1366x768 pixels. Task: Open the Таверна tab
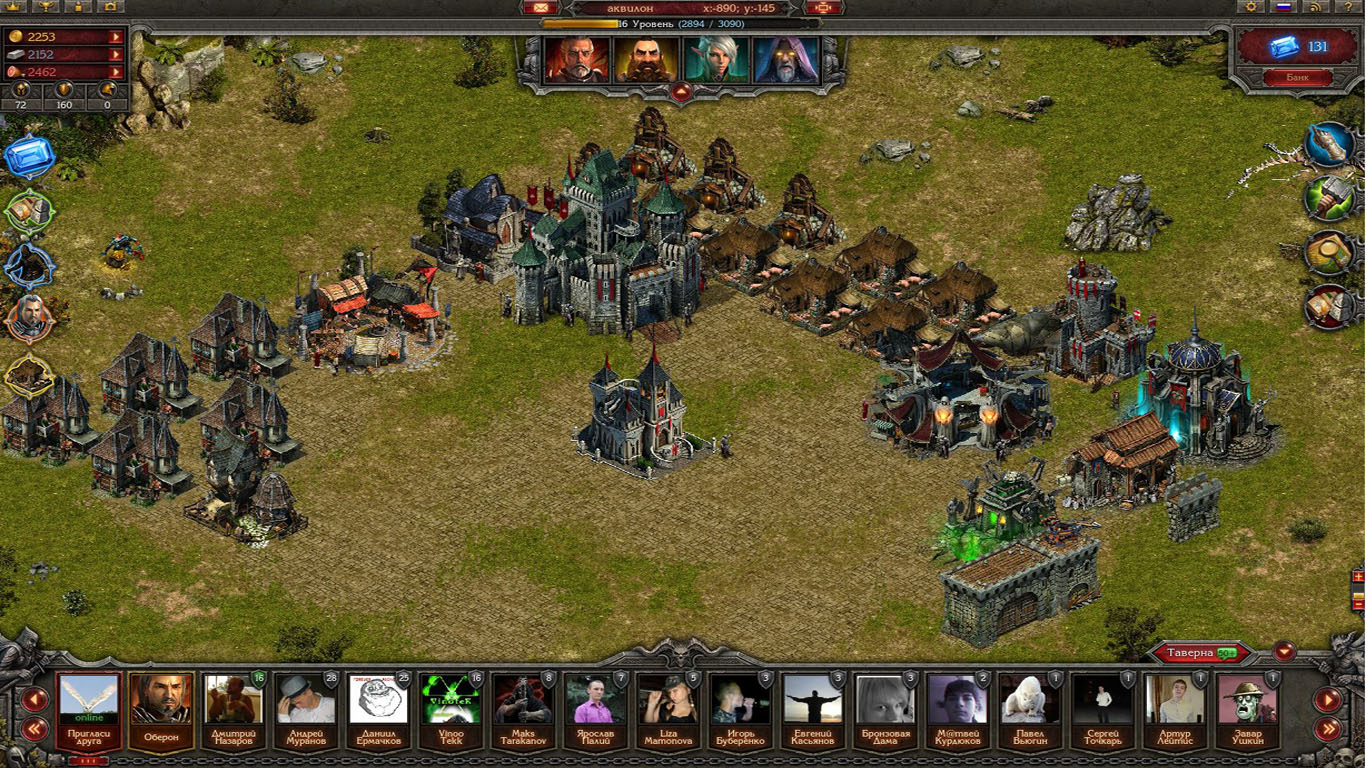tap(1199, 653)
